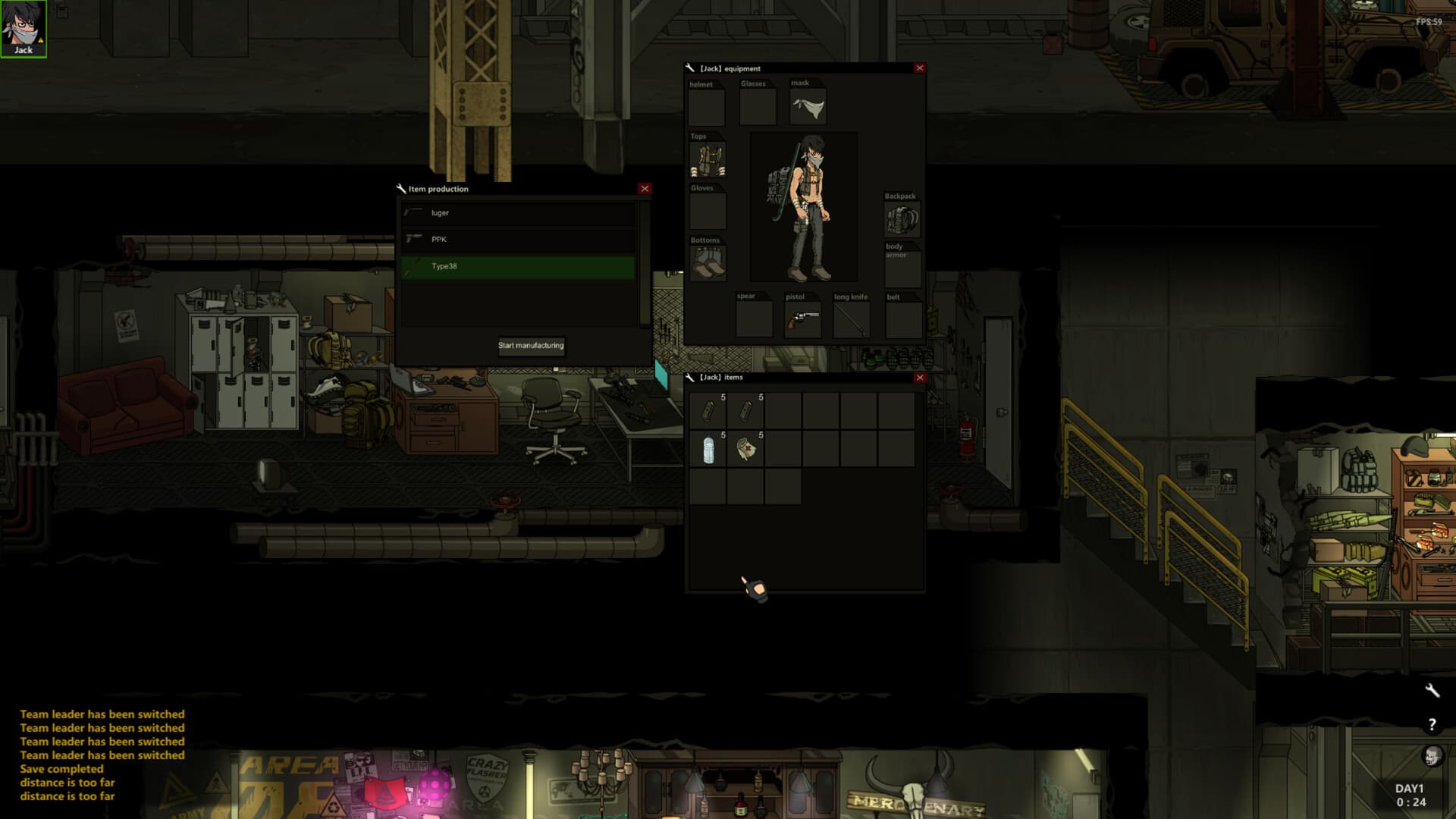This screenshot has width=1456, height=819.
Task: Close Jack's equipment window
Action: [920, 68]
